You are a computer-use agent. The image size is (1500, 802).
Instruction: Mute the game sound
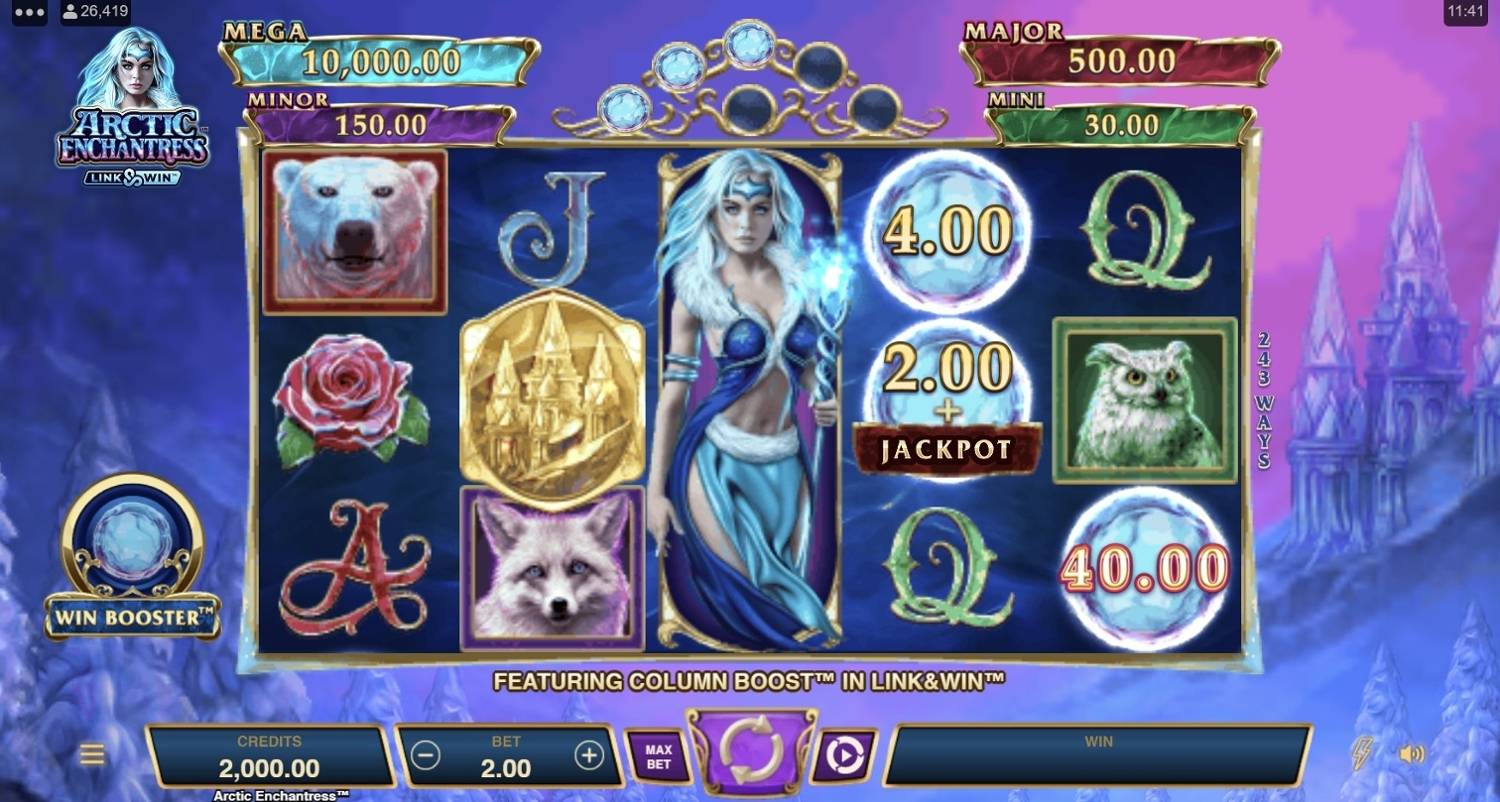tap(1412, 754)
